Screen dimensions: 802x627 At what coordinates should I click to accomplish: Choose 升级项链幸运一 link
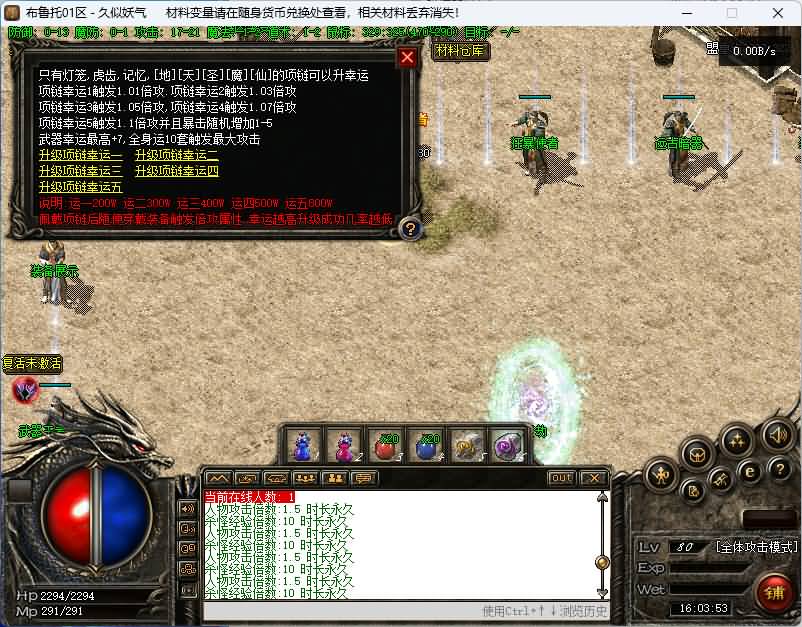click(81, 155)
